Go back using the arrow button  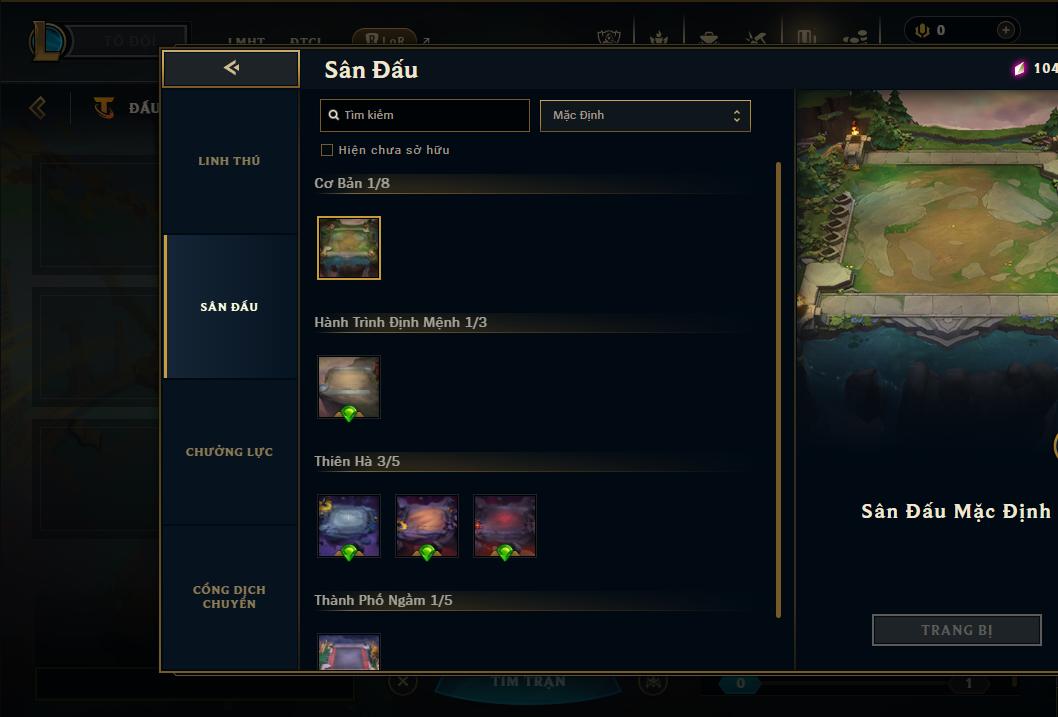click(x=231, y=68)
